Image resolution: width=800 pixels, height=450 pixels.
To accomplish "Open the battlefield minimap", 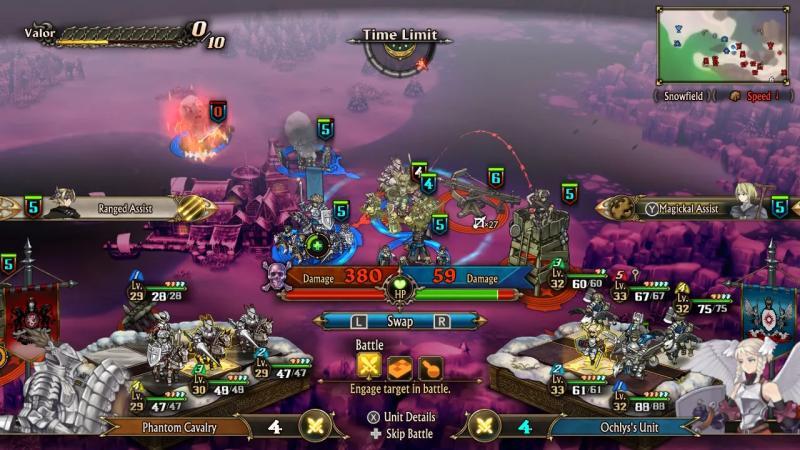I will pyautogui.click(x=723, y=46).
